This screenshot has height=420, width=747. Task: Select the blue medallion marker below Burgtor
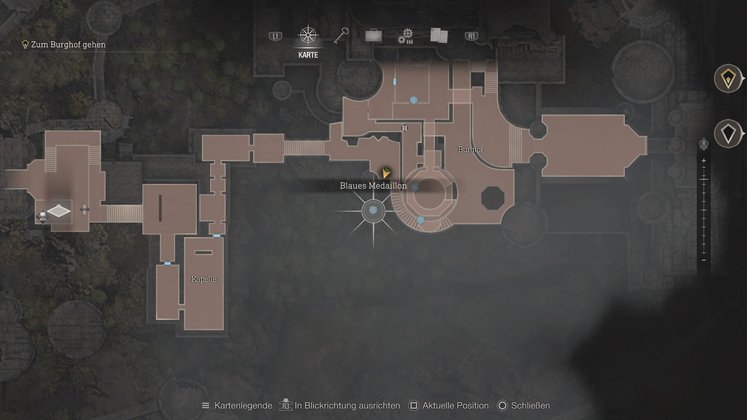[x=421, y=219]
